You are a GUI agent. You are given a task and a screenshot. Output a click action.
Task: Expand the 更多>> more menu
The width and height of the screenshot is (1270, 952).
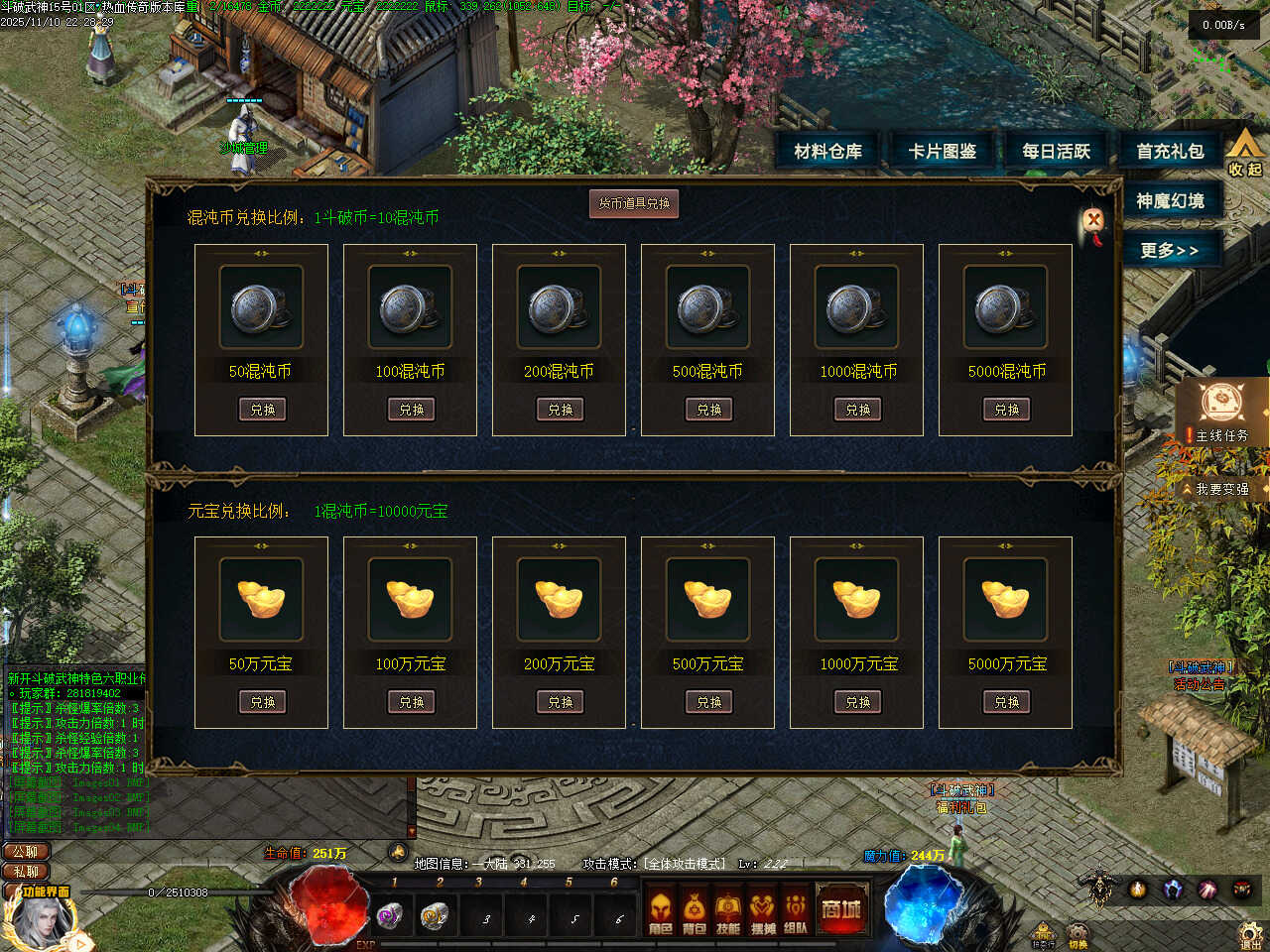[x=1171, y=250]
